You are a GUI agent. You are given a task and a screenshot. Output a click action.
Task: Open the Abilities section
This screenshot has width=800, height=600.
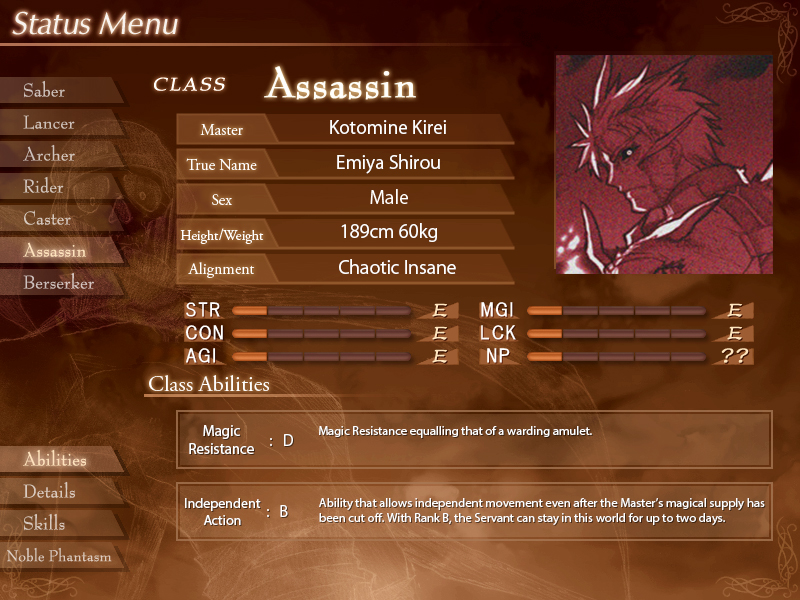point(55,460)
